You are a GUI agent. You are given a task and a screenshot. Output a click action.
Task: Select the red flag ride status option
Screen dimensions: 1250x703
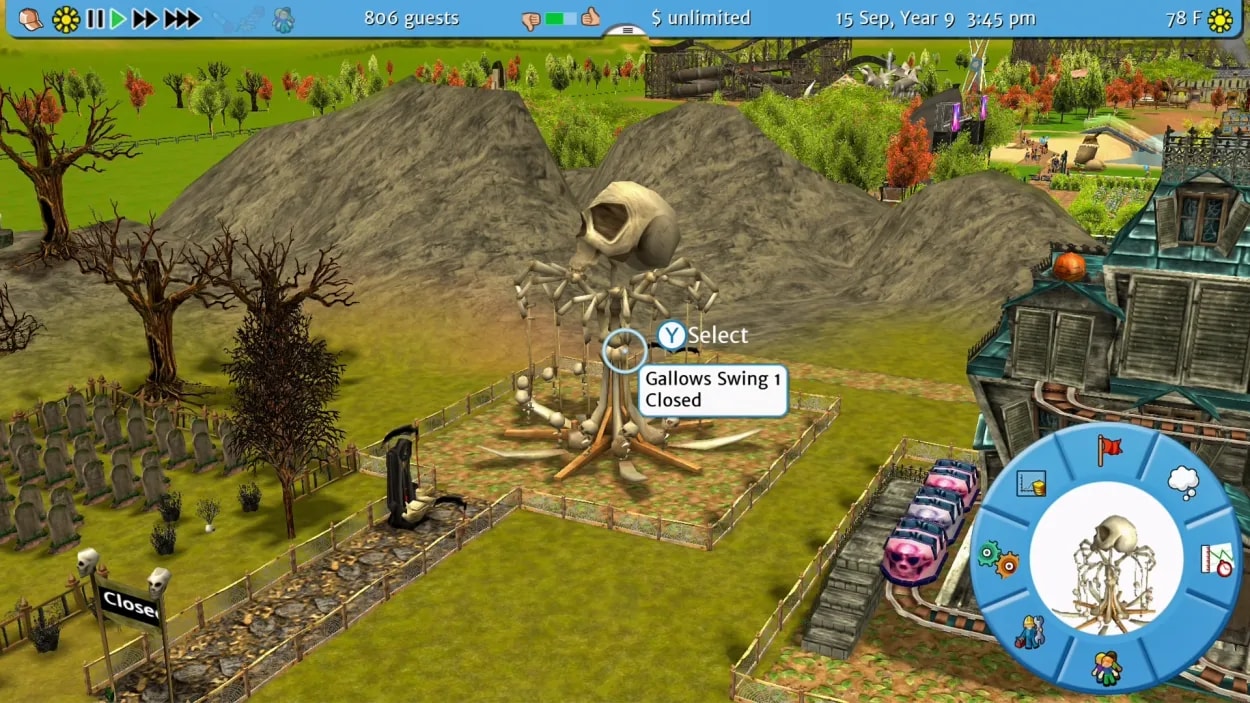click(1109, 450)
